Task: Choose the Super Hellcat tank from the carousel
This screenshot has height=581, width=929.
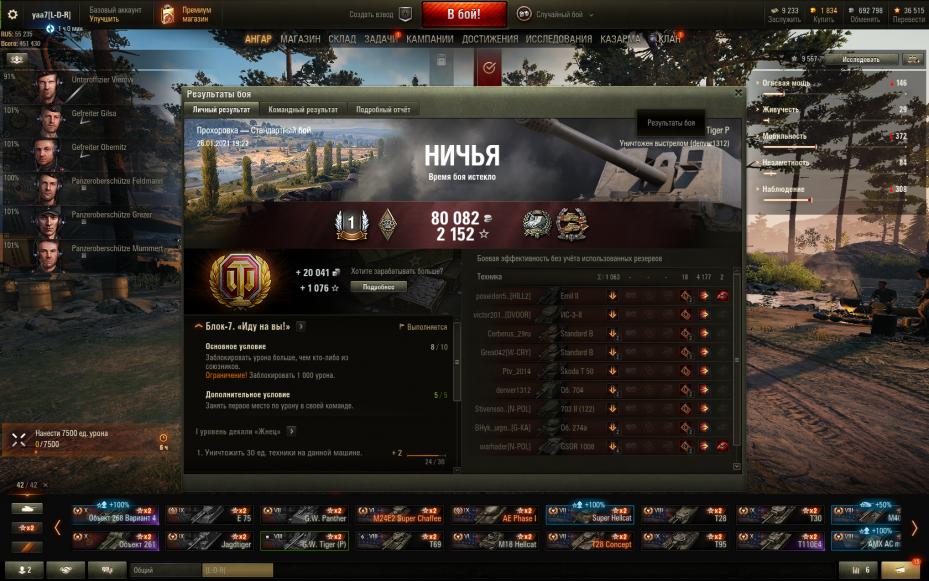Action: [x=590, y=514]
